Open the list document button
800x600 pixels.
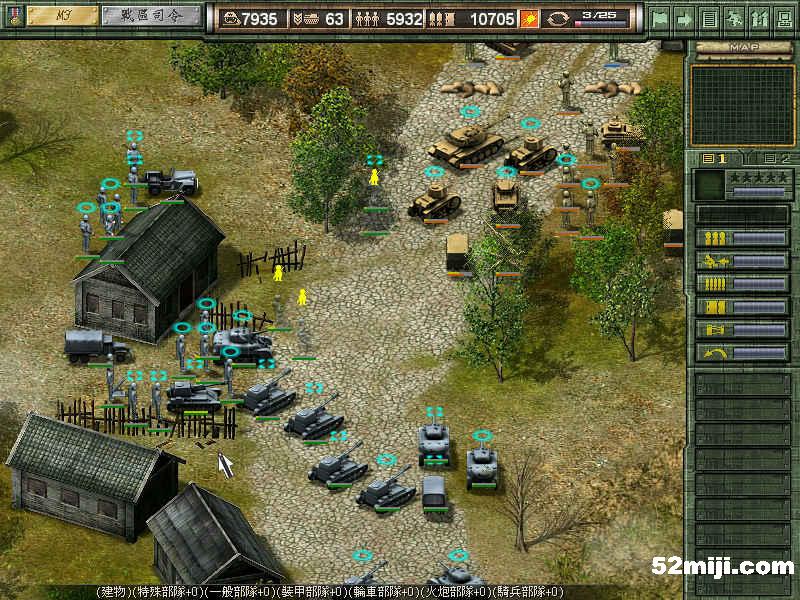coord(709,18)
